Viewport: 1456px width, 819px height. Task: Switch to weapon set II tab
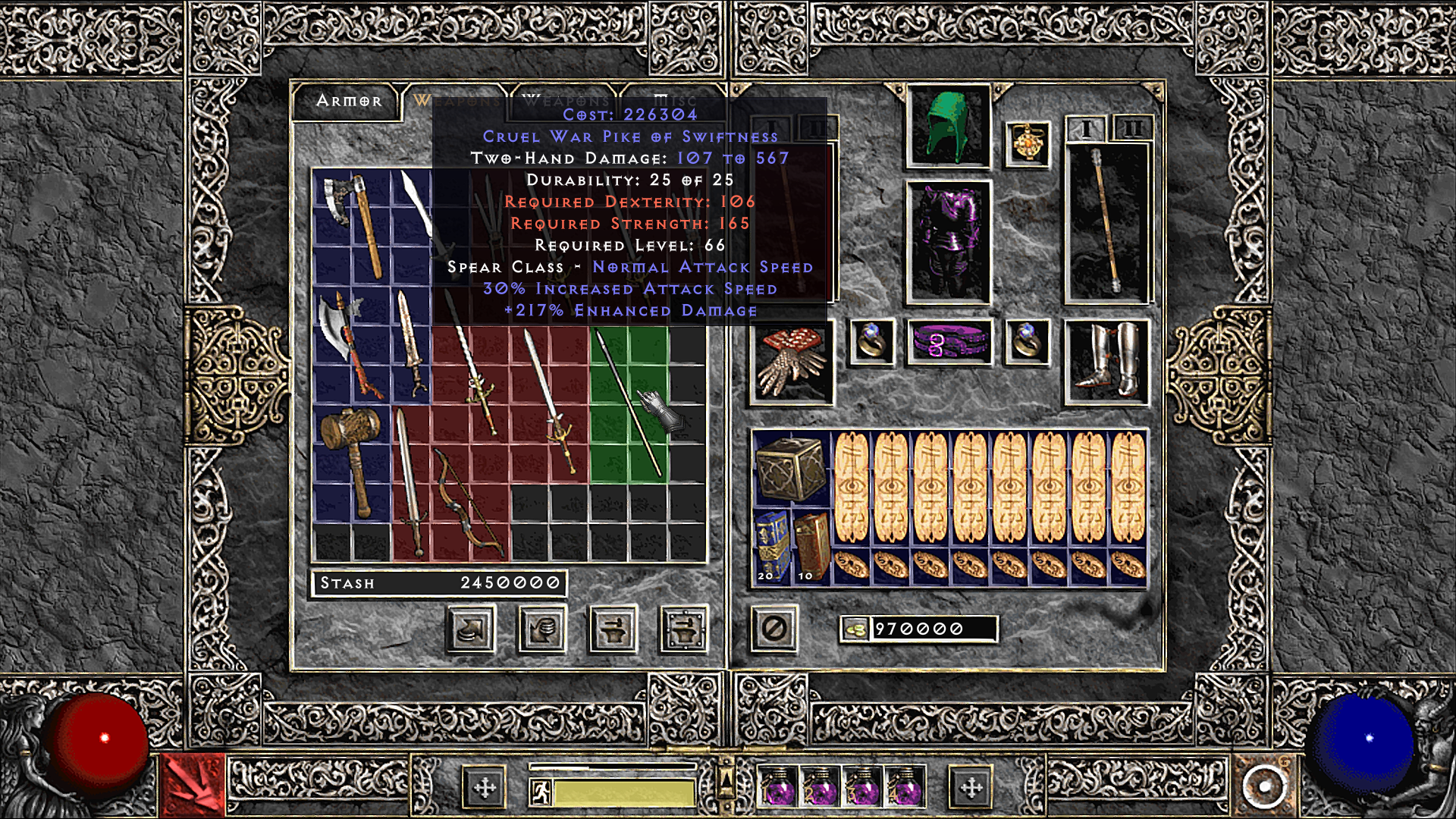tap(1132, 130)
